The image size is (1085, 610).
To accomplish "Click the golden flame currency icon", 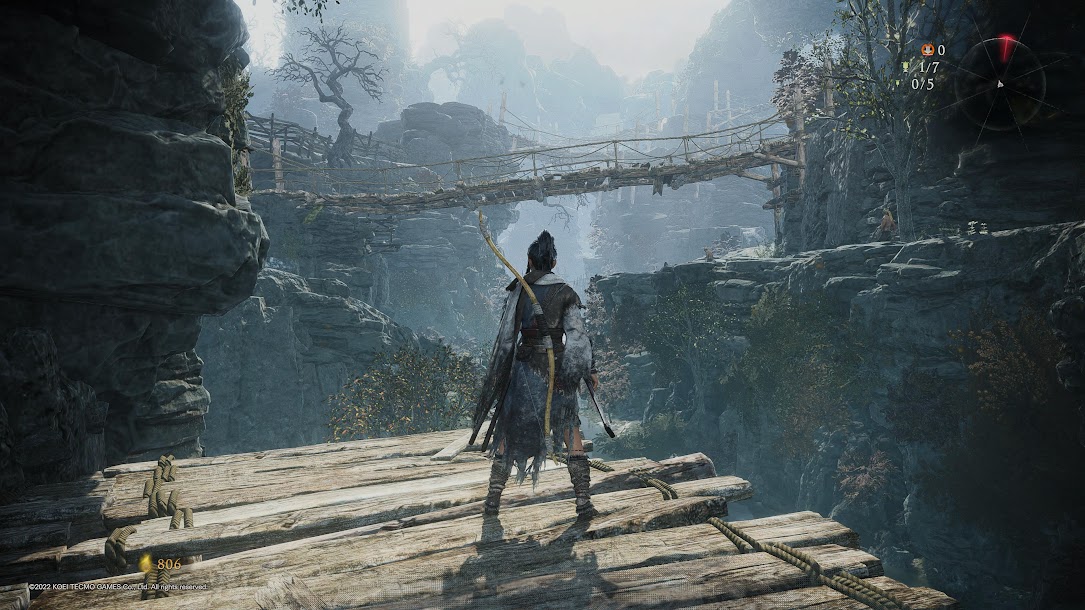I will click(x=146, y=564).
